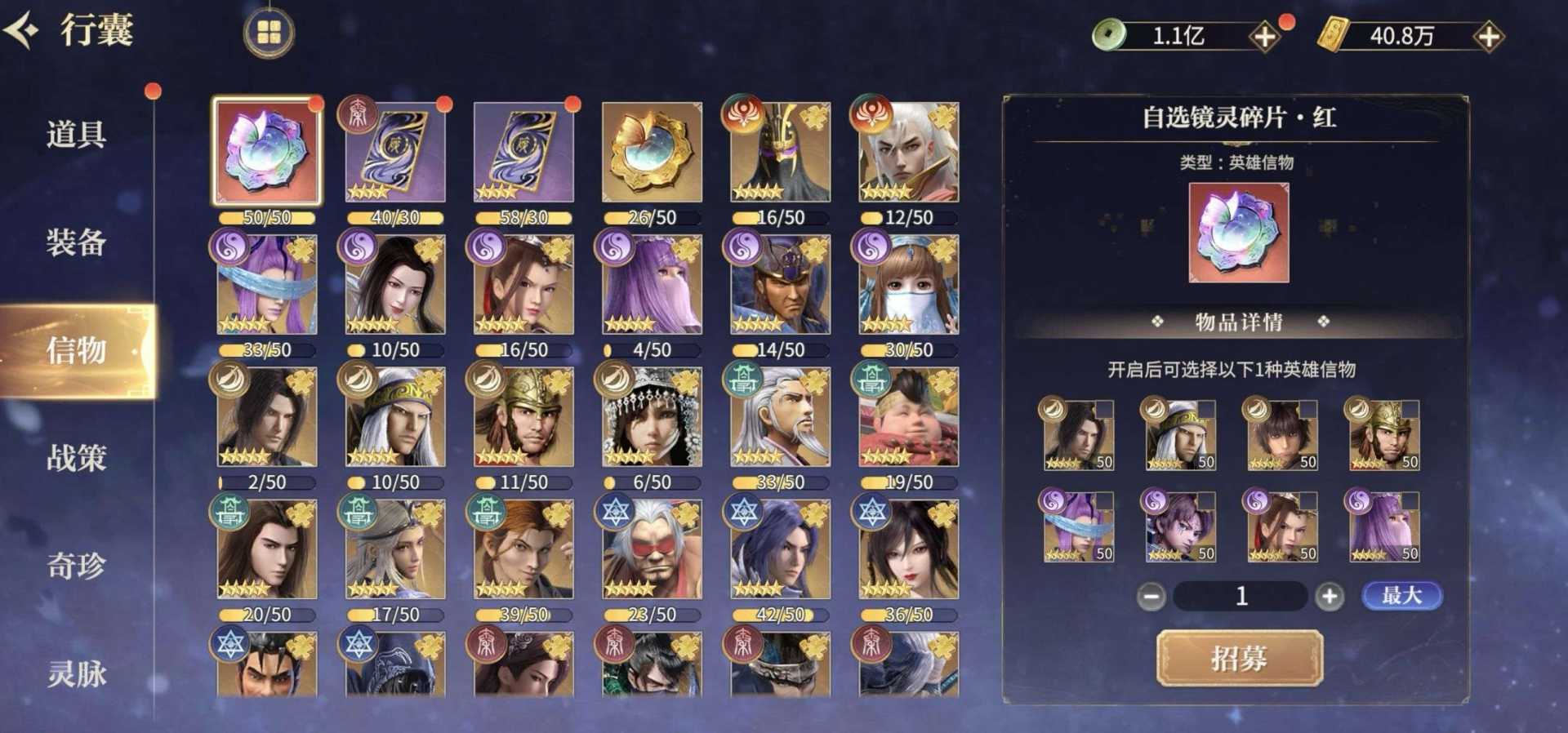The width and height of the screenshot is (1568, 733).
Task: Switch to the 道具 tab
Action: [x=76, y=134]
